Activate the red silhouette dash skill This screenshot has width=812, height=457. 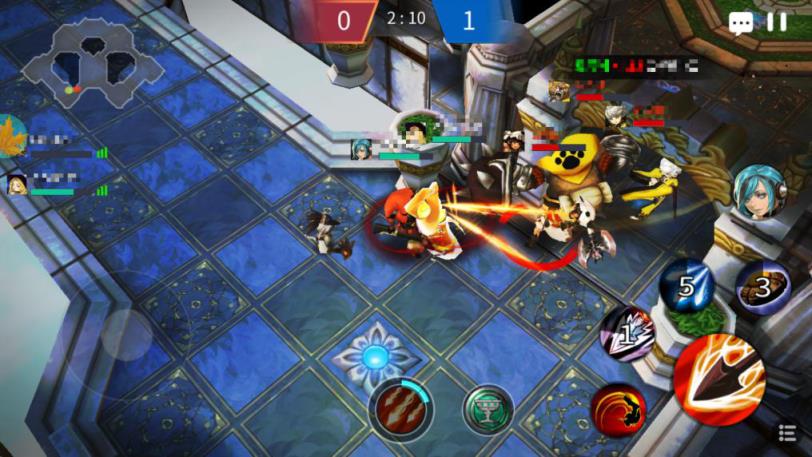[618, 409]
